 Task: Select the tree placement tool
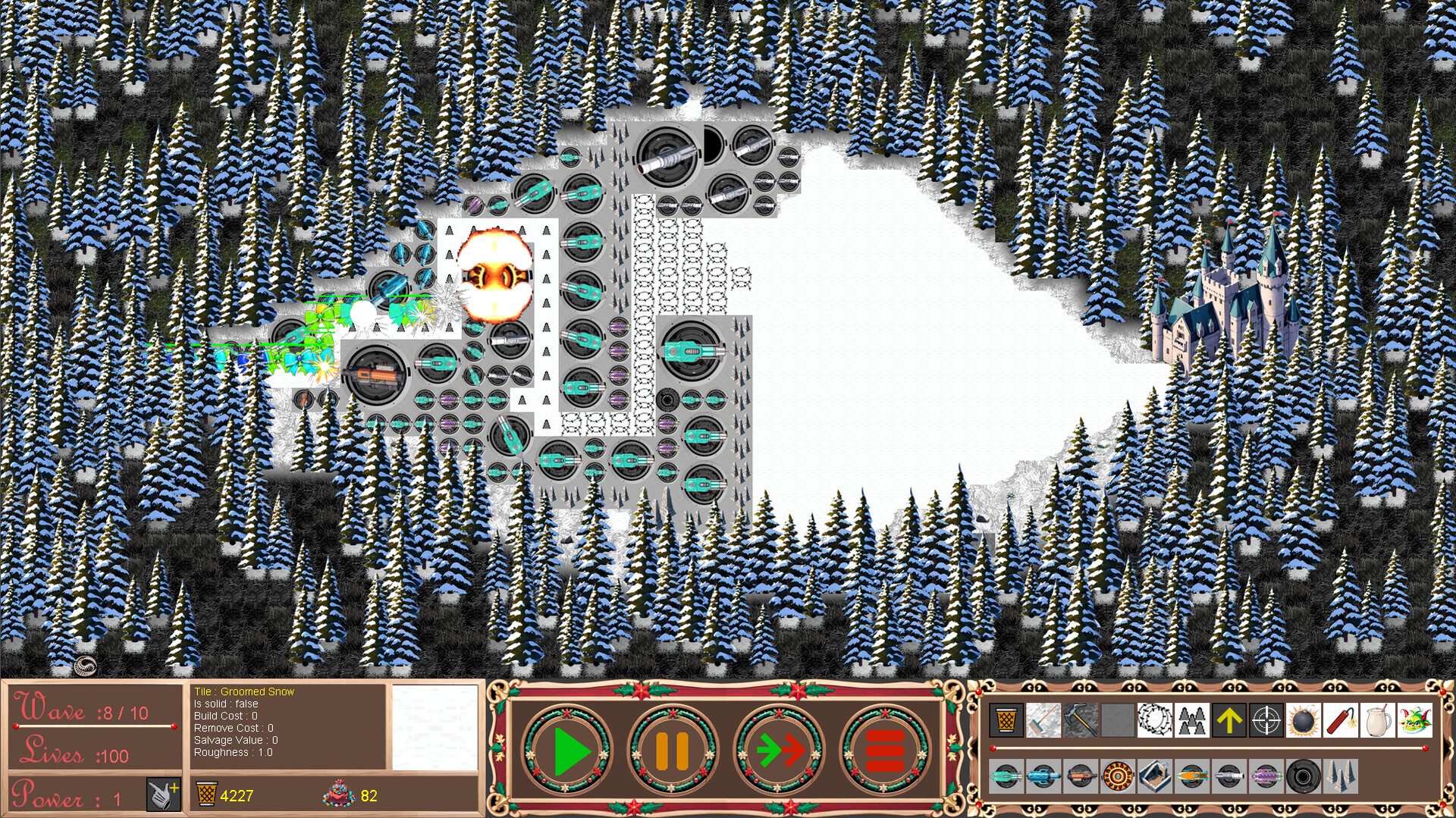1193,720
